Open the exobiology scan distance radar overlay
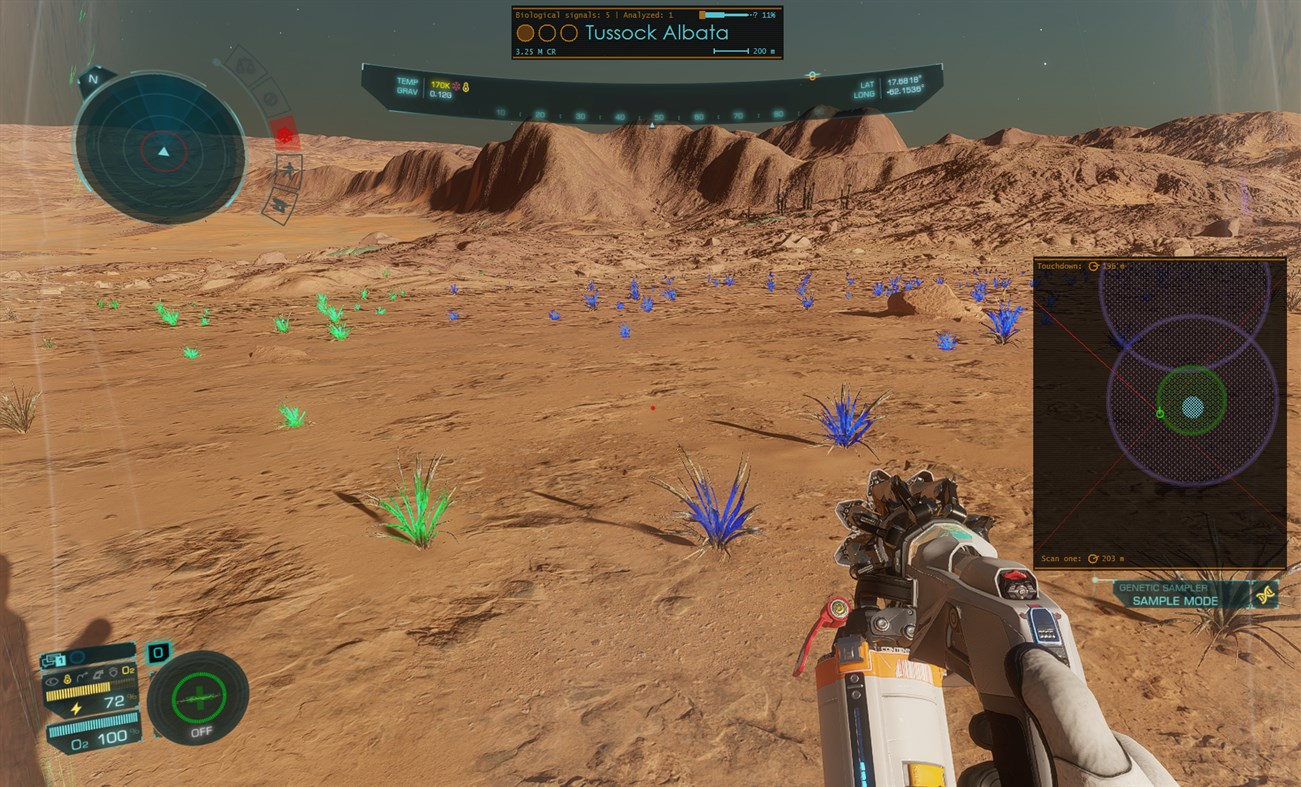Image resolution: width=1301 pixels, height=787 pixels. click(x=1159, y=413)
